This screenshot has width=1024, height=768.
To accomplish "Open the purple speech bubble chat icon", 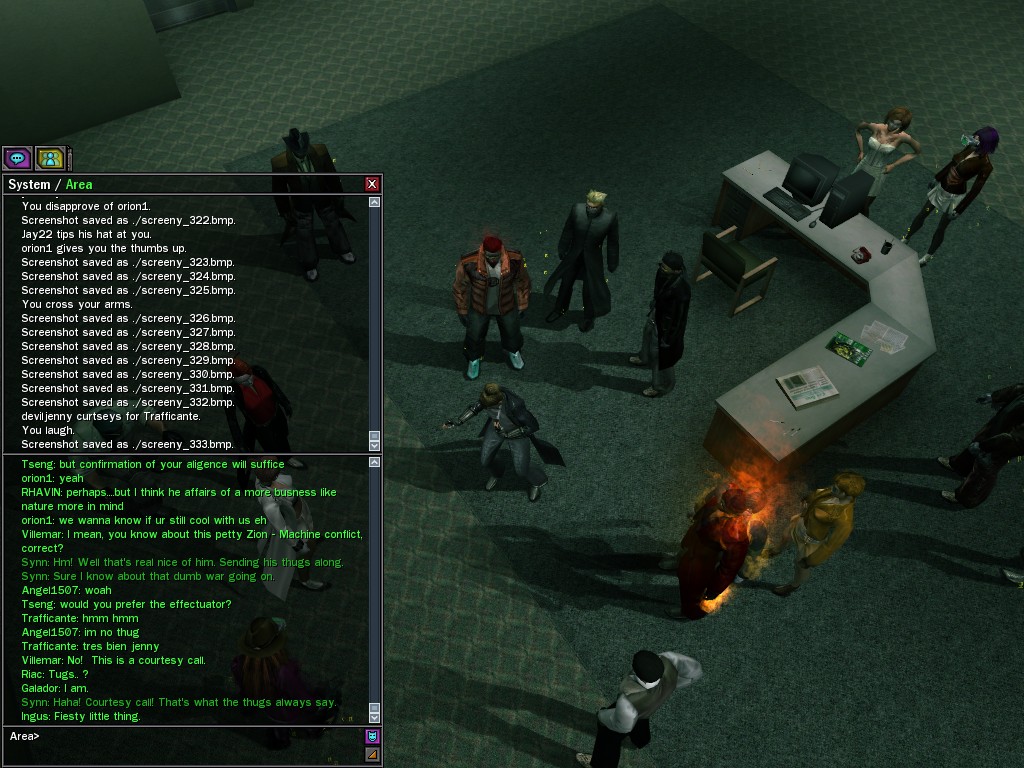I will 17,158.
